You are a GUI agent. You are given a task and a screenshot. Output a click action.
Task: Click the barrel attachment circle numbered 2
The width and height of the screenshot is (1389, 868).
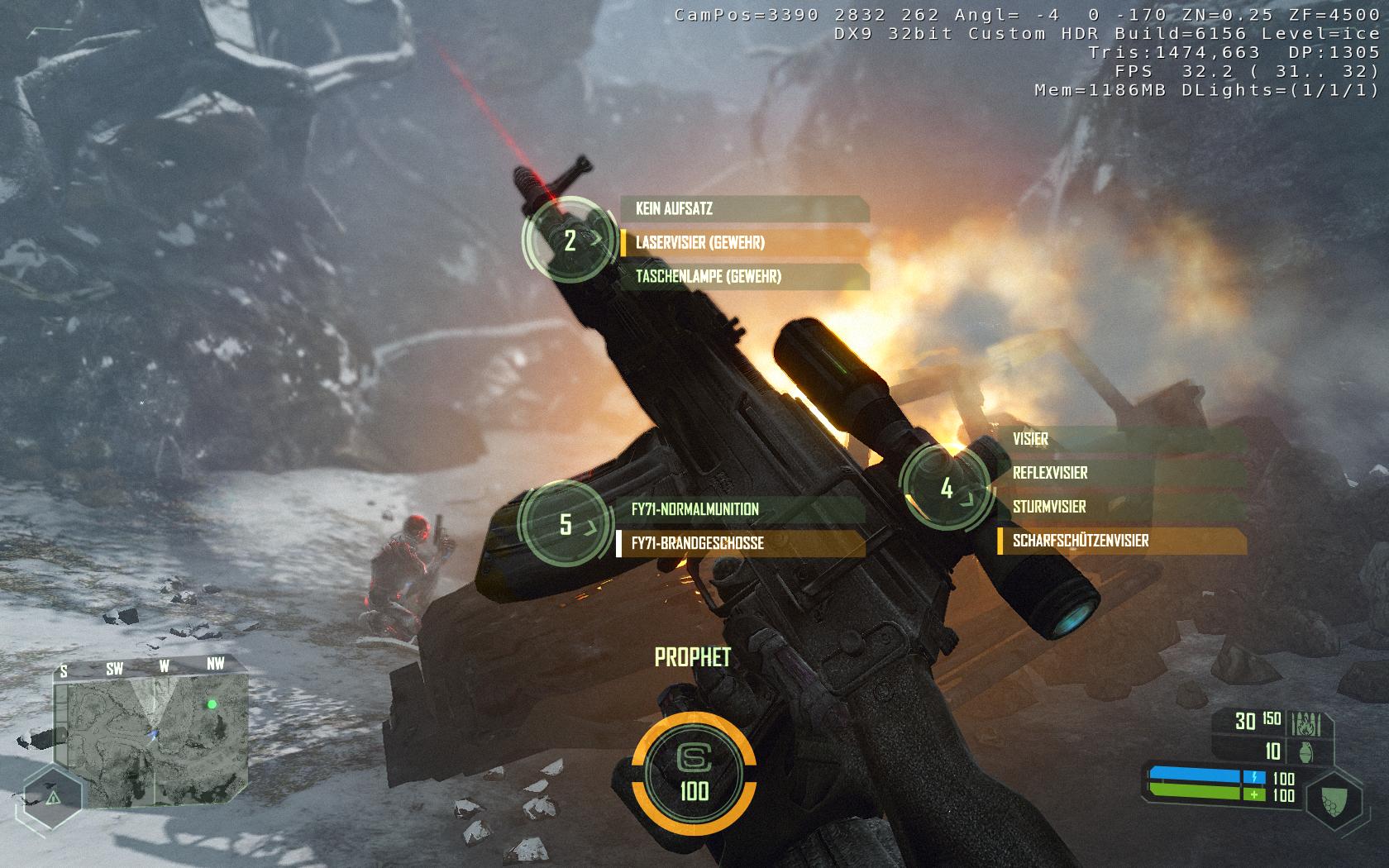(x=570, y=241)
